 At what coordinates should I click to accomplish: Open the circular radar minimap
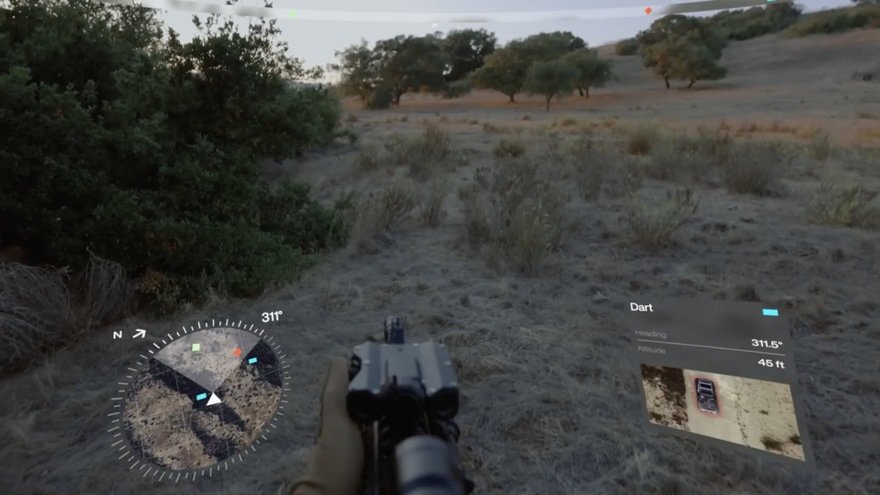tap(200, 398)
